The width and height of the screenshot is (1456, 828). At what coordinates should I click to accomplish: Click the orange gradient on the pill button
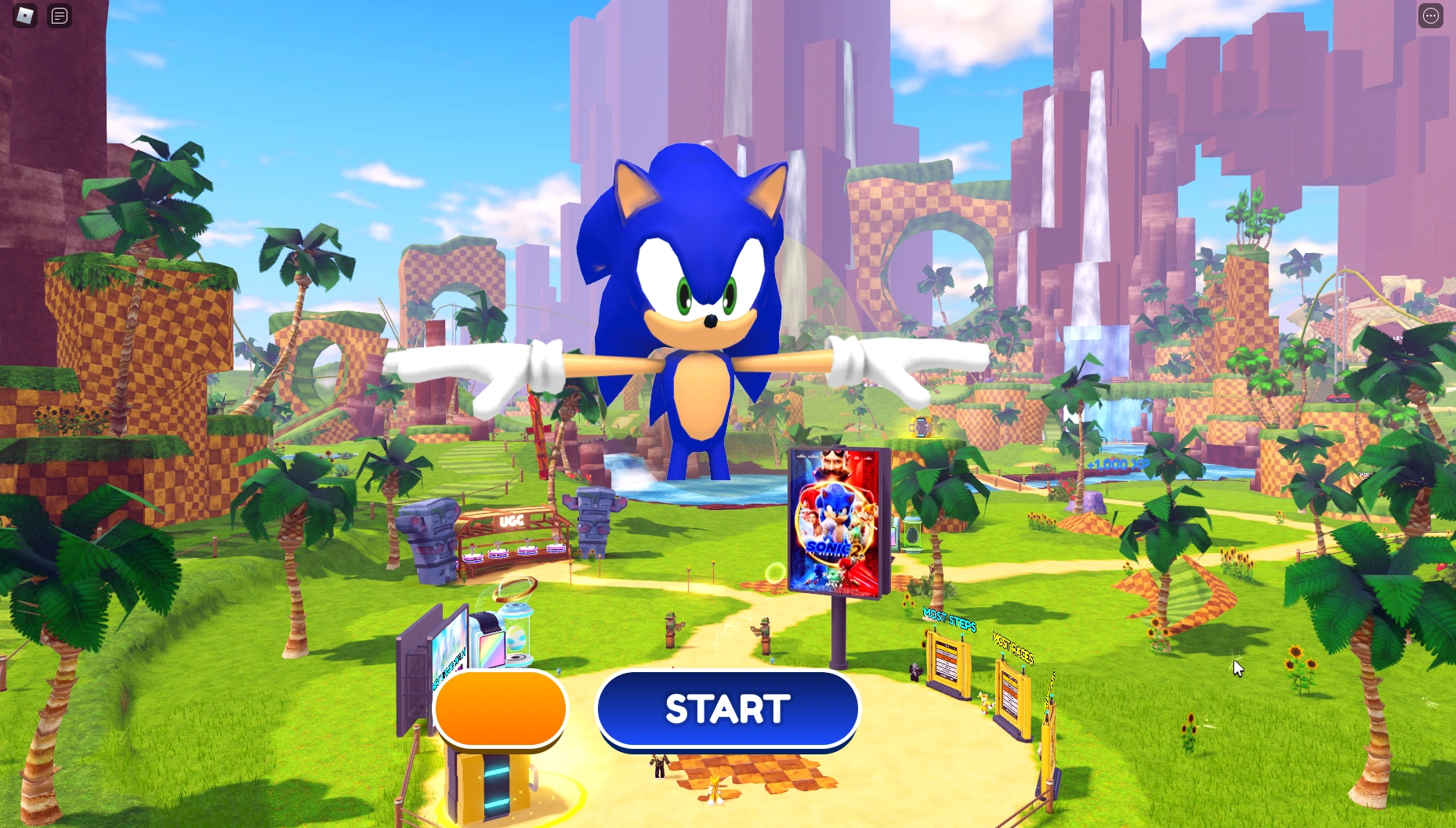500,709
